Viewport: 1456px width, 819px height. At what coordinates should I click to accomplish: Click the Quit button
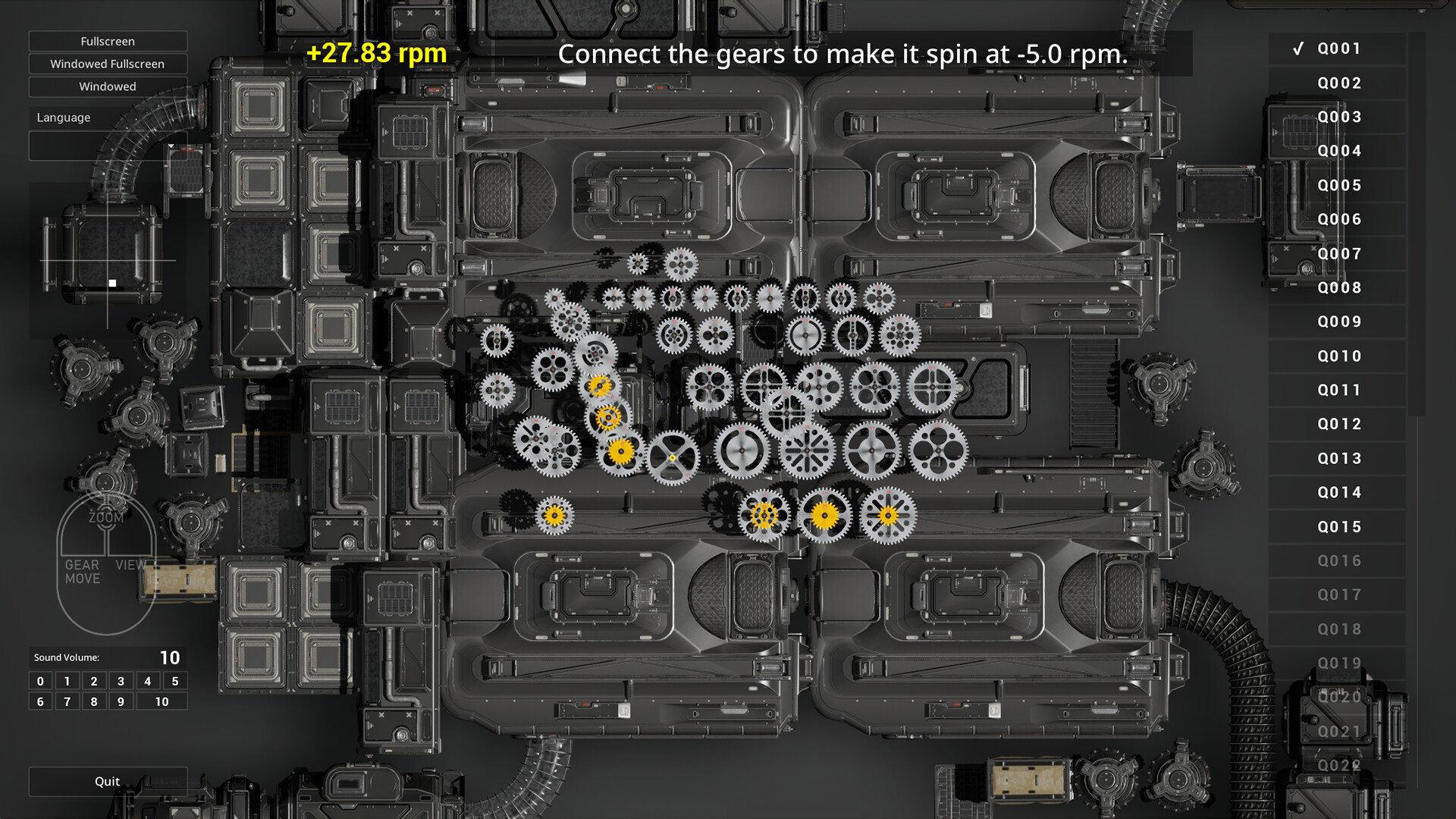coord(108,781)
